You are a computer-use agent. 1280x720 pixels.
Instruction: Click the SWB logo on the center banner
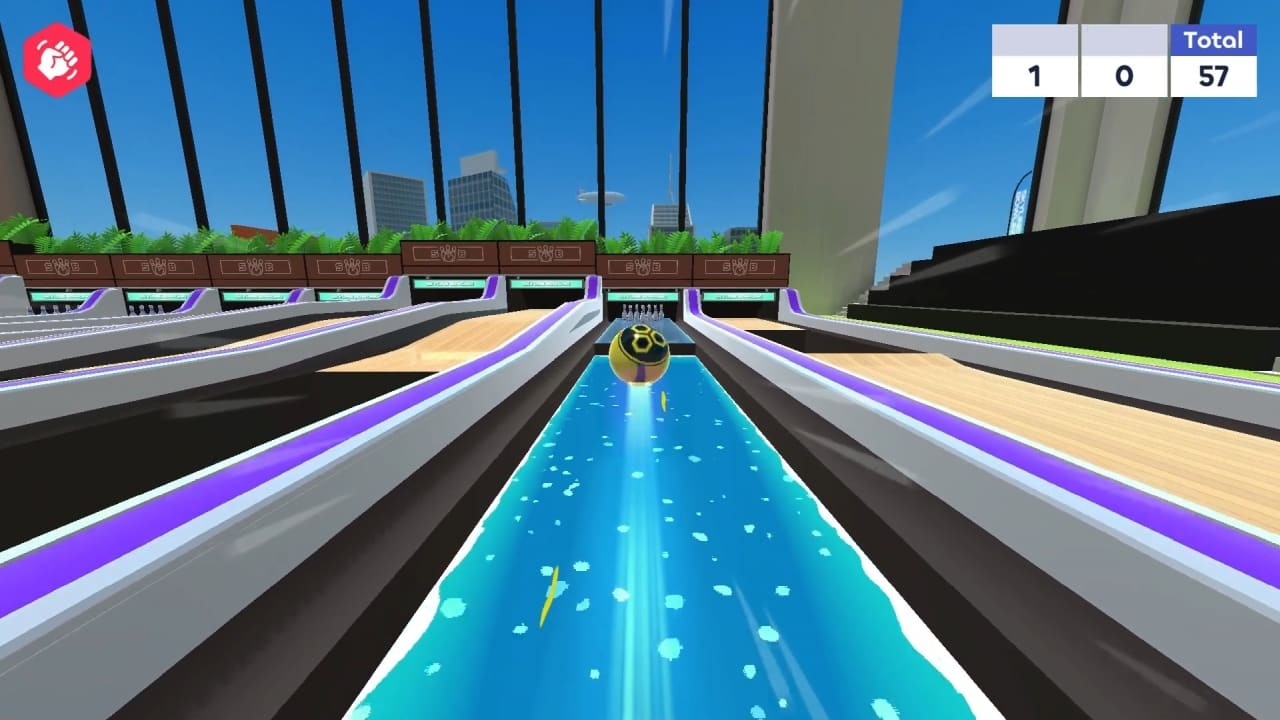tap(641, 266)
